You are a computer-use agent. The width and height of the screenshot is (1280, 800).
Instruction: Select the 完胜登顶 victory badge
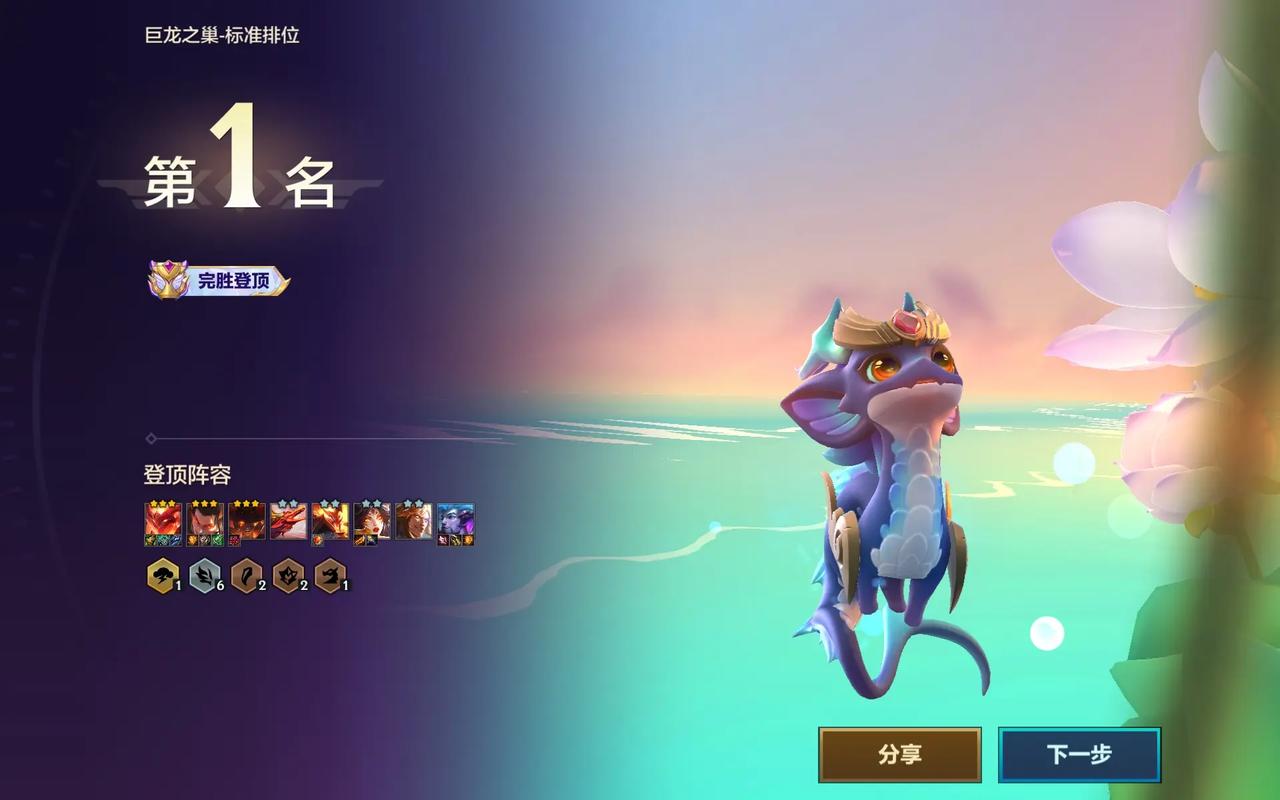click(x=219, y=281)
